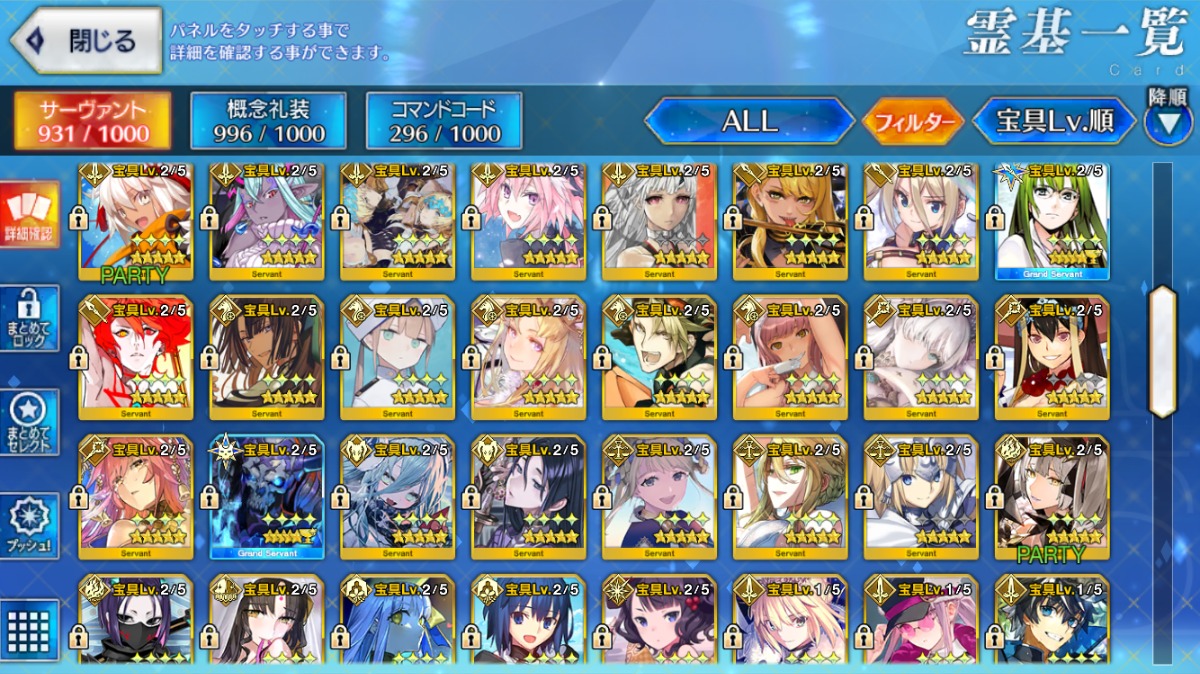Switch to the 概念礼装 tab
This screenshot has width=1200, height=674.
pyautogui.click(x=268, y=121)
